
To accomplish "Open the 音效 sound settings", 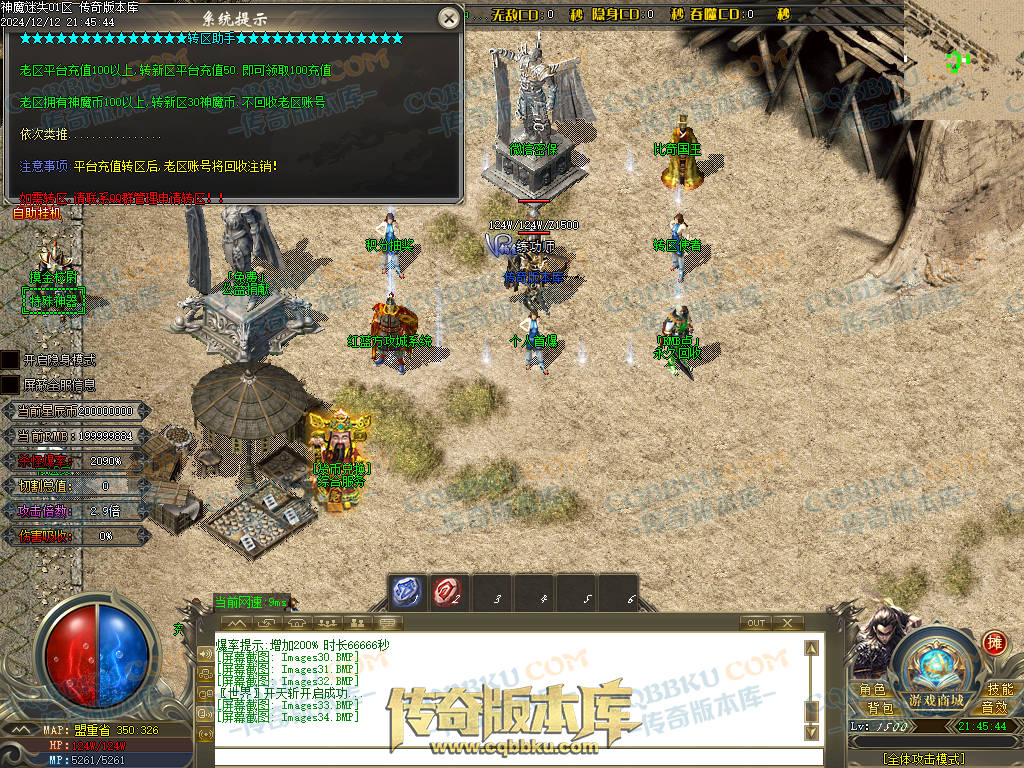I will pos(994,708).
